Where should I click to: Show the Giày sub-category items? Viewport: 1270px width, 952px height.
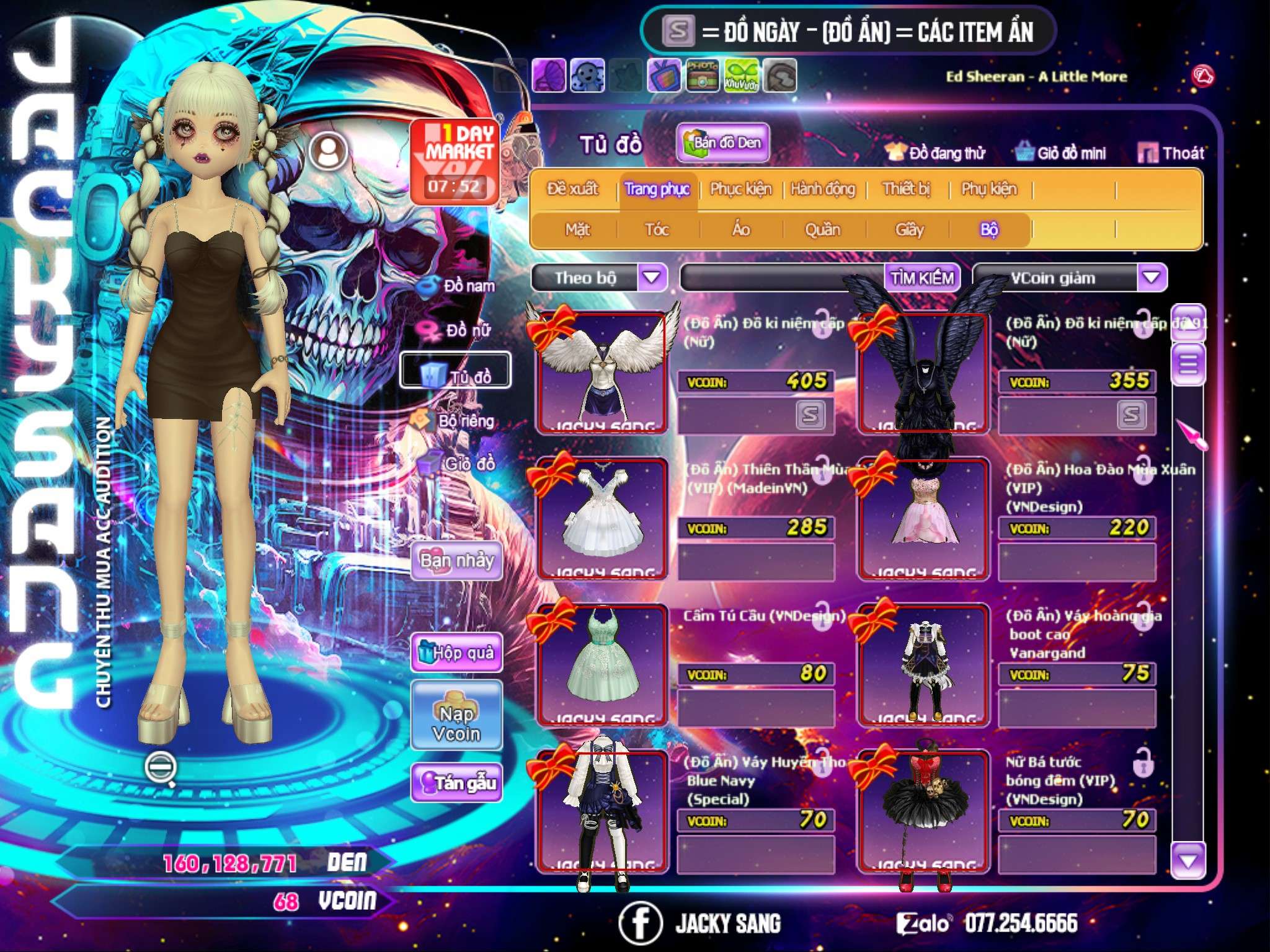909,230
